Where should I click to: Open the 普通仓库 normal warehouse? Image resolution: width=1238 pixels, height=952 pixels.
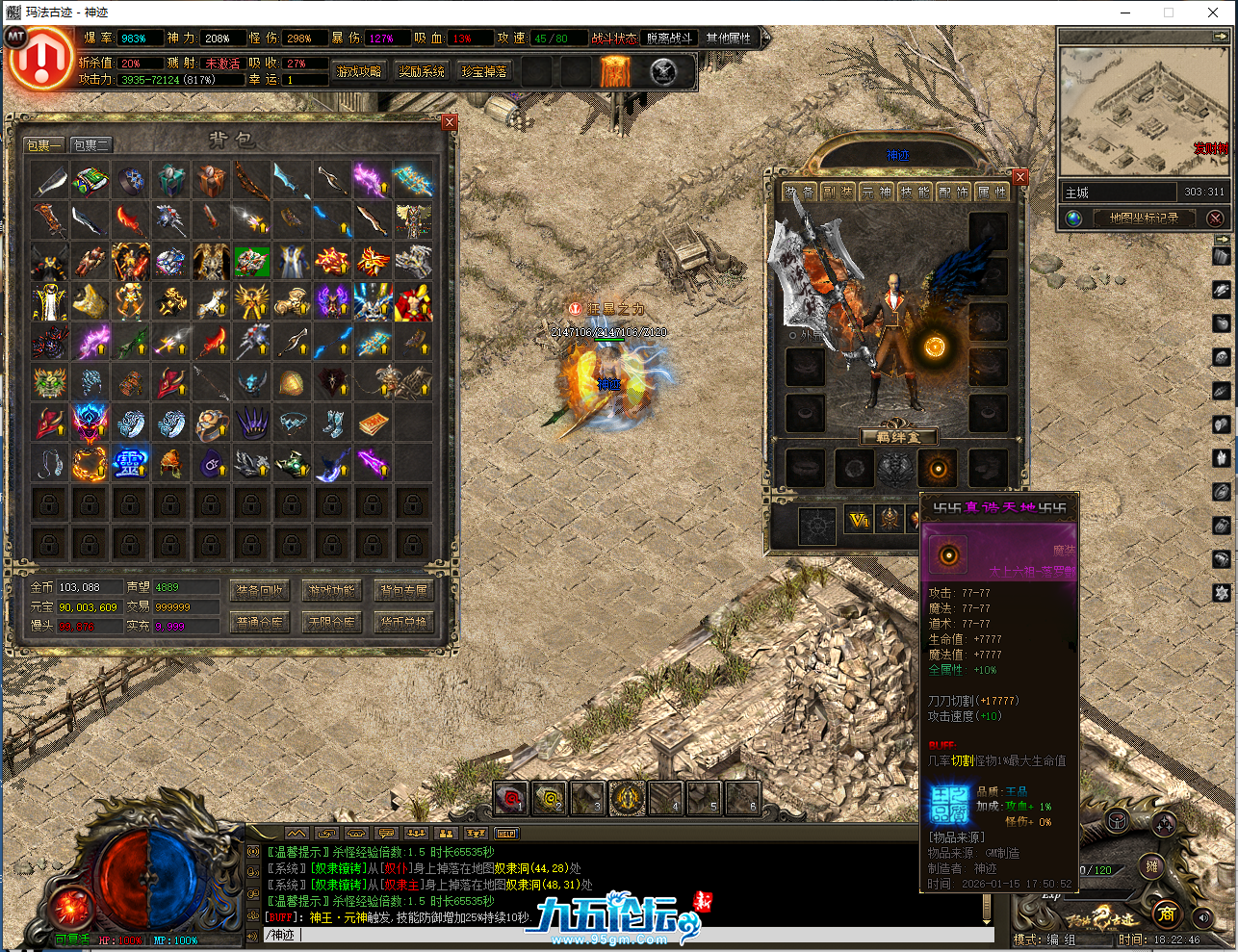point(260,623)
